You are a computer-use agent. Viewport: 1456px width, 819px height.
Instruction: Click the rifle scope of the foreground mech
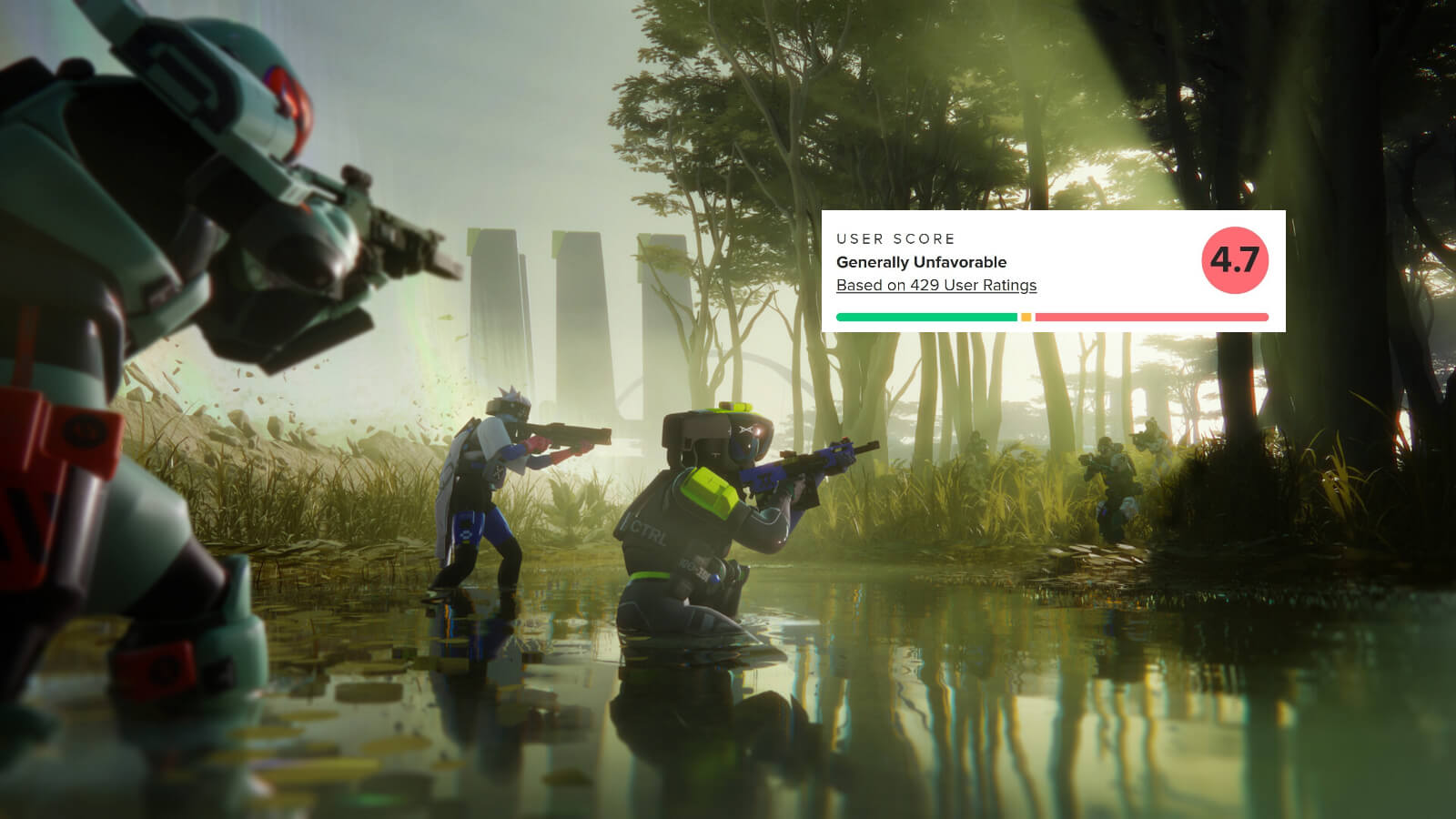[355, 173]
